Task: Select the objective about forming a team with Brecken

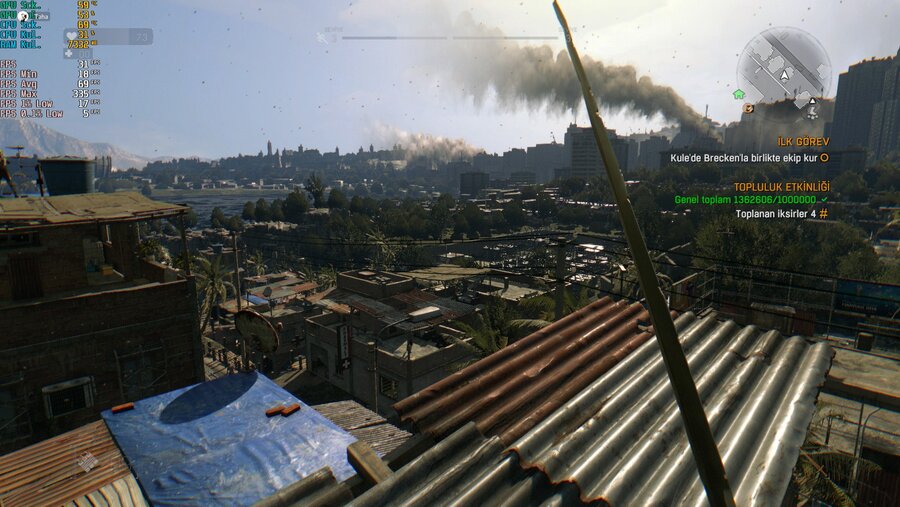Action: tap(757, 158)
